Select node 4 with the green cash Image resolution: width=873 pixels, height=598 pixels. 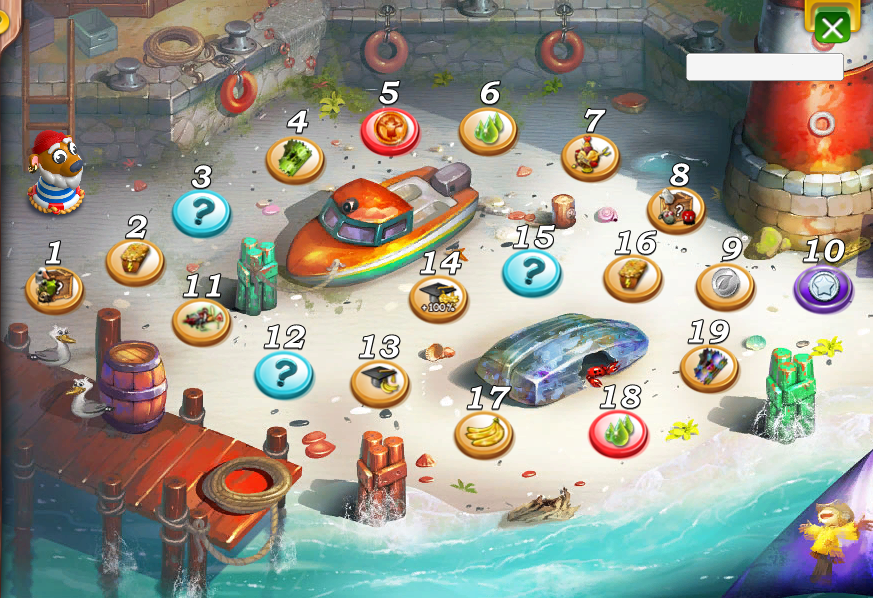point(295,159)
